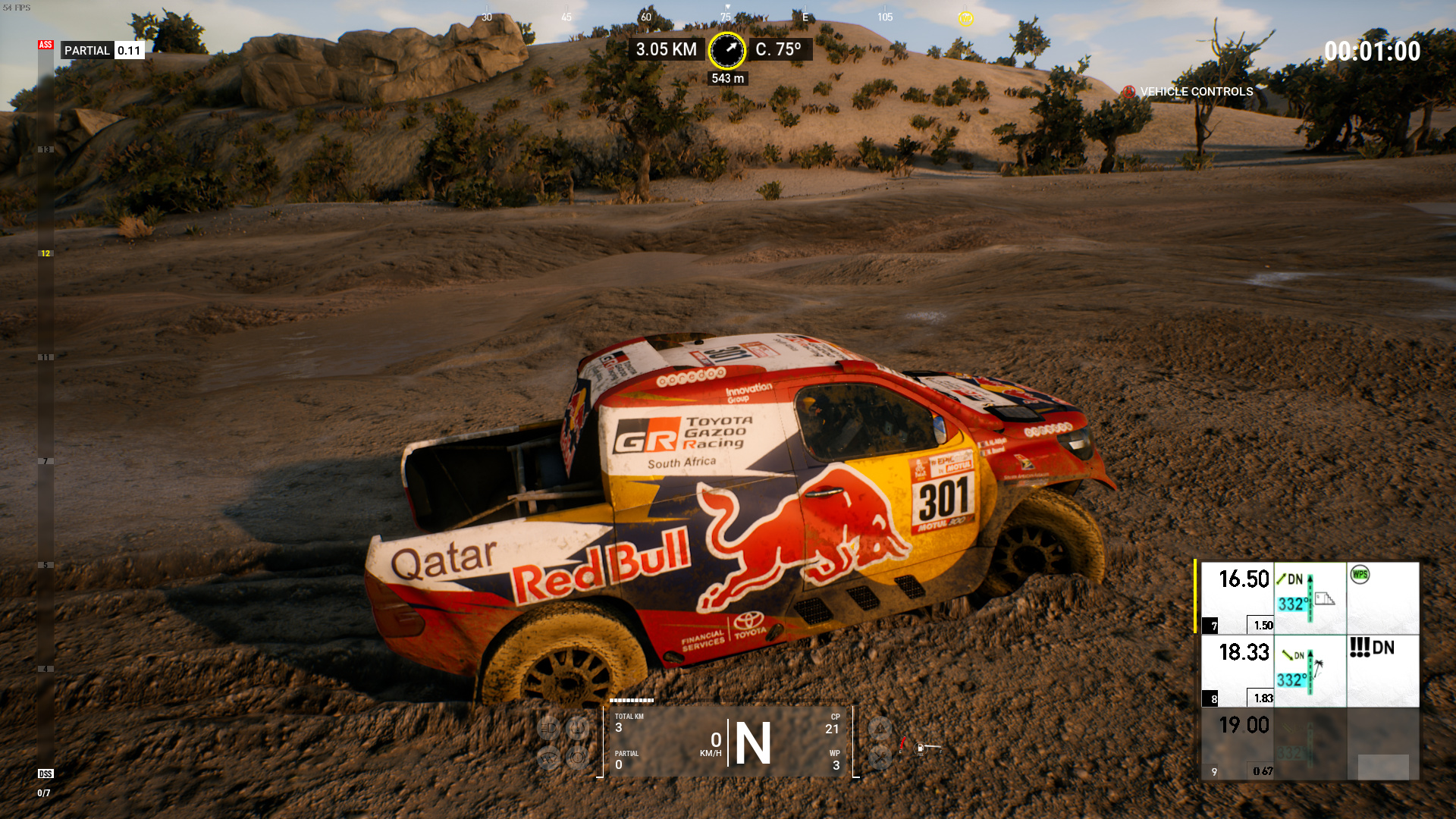Click the brake warning indicator icon

(577, 757)
